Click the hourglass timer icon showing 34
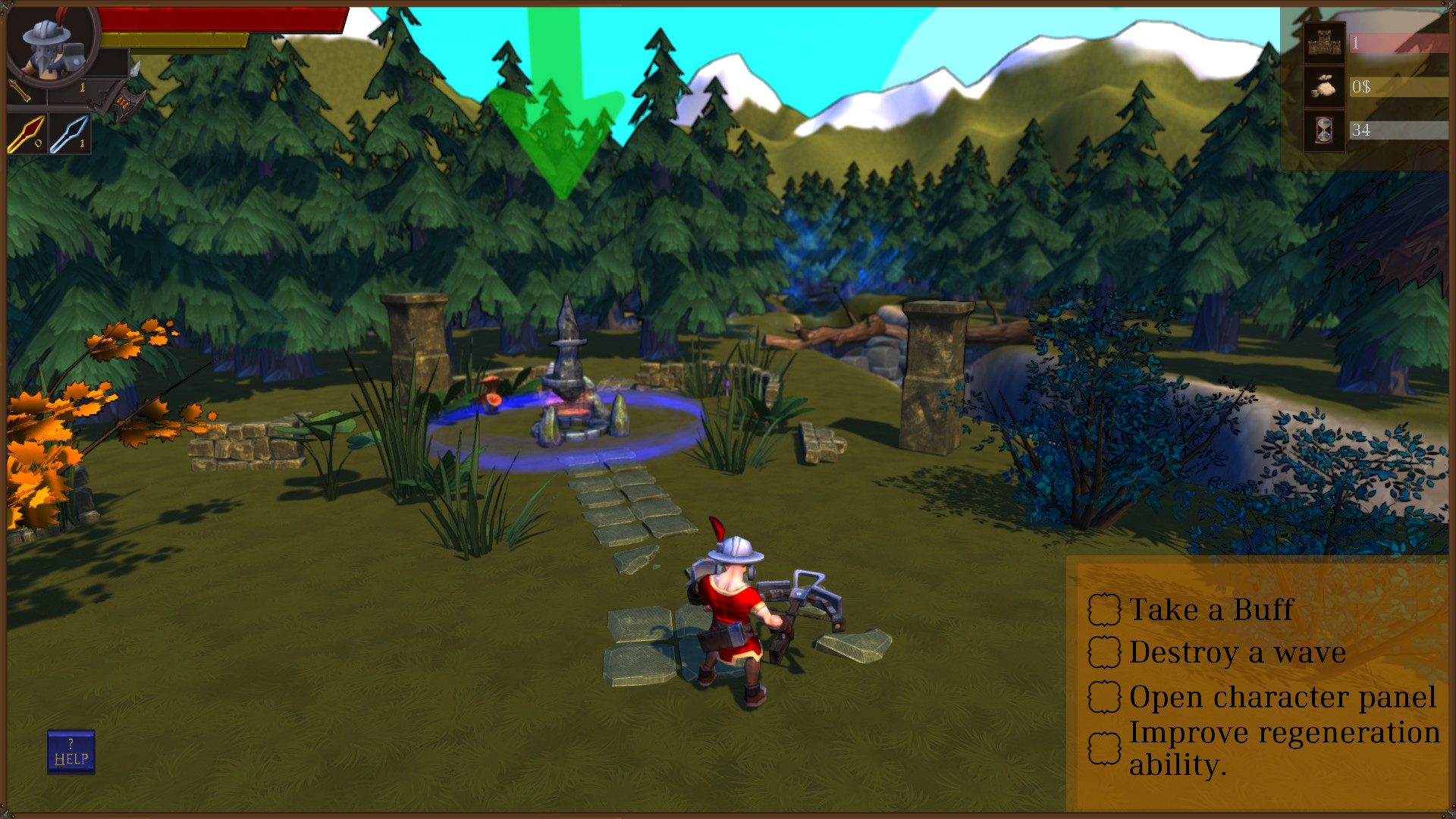The height and width of the screenshot is (819, 1456). [x=1323, y=130]
